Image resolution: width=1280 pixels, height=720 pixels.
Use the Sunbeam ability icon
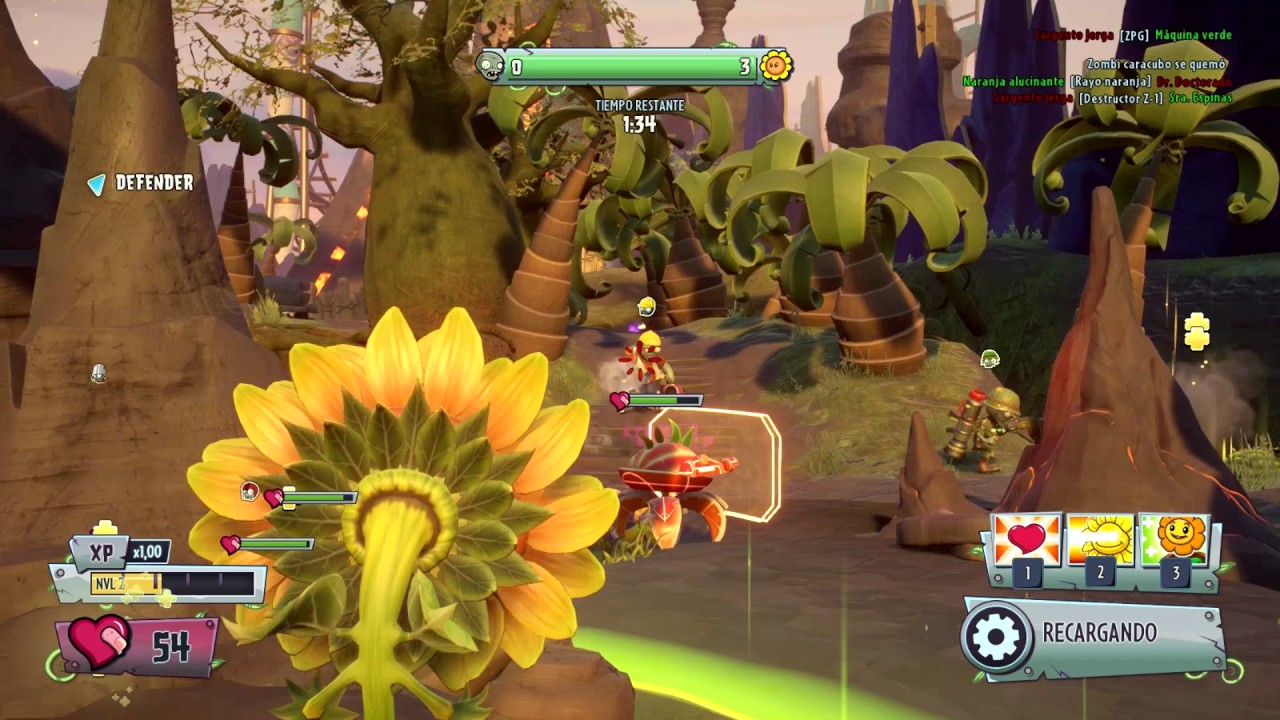coord(1100,540)
